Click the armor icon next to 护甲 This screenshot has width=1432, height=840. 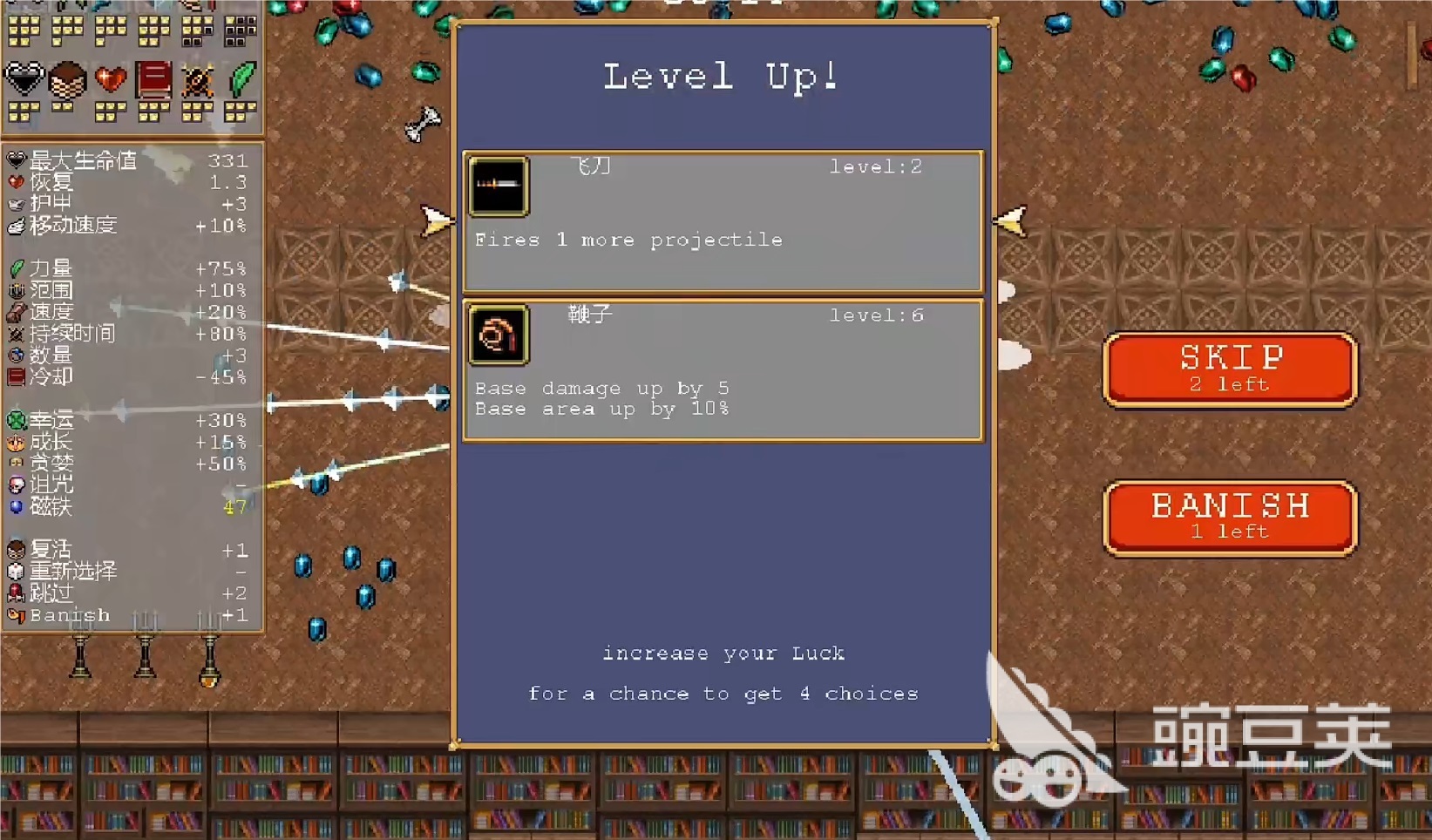click(x=17, y=202)
